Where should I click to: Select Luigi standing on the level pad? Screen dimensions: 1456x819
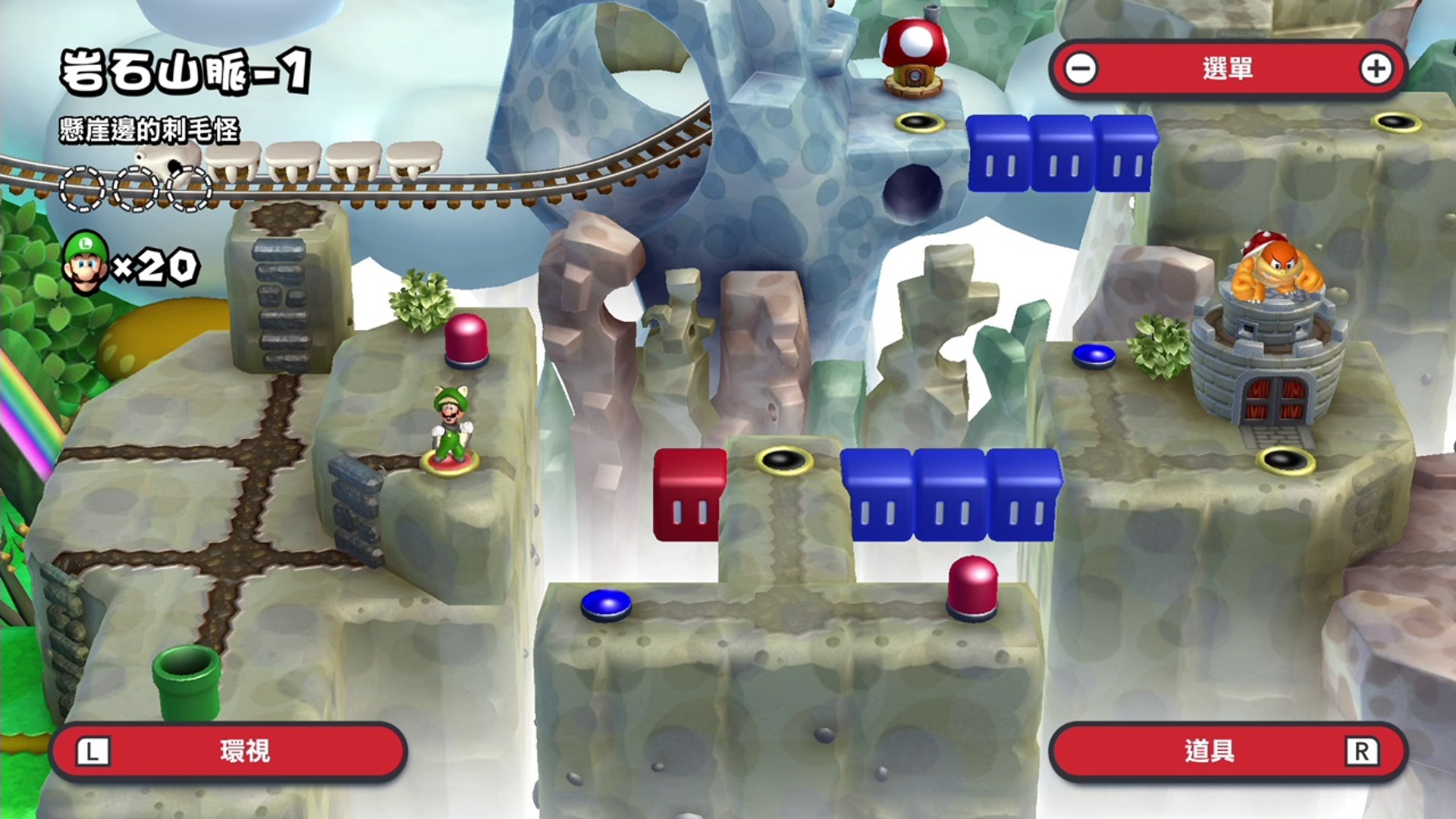453,421
